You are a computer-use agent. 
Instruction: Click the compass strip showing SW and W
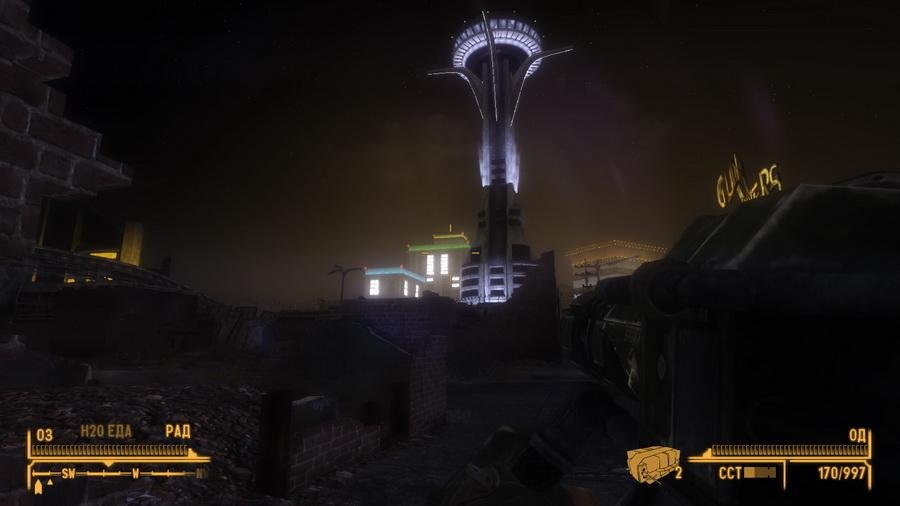[118, 472]
